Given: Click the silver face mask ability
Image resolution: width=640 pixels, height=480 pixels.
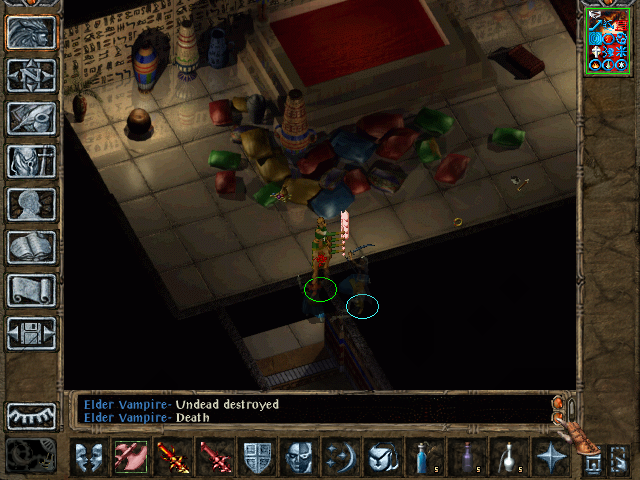Looking at the screenshot, I should click(x=299, y=457).
